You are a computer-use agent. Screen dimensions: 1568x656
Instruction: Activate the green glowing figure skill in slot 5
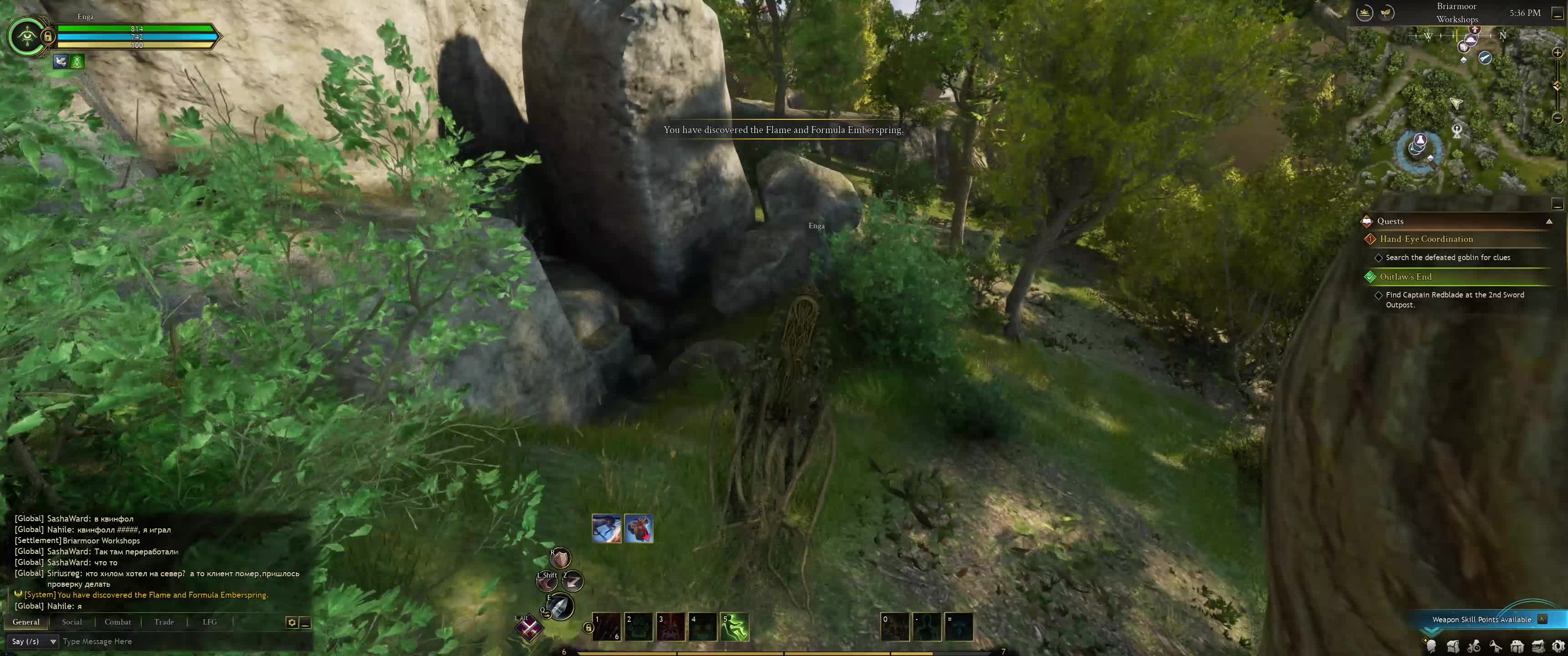tap(735, 627)
